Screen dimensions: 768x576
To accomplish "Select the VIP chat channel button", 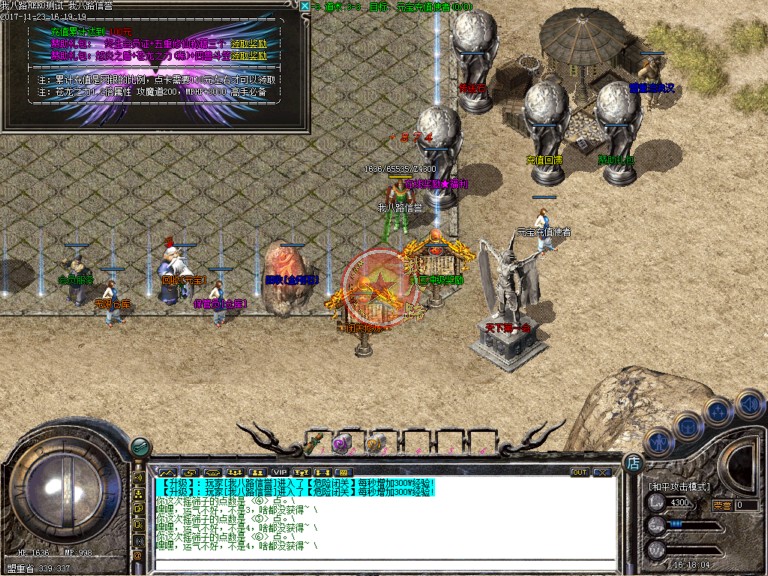I will tap(280, 472).
